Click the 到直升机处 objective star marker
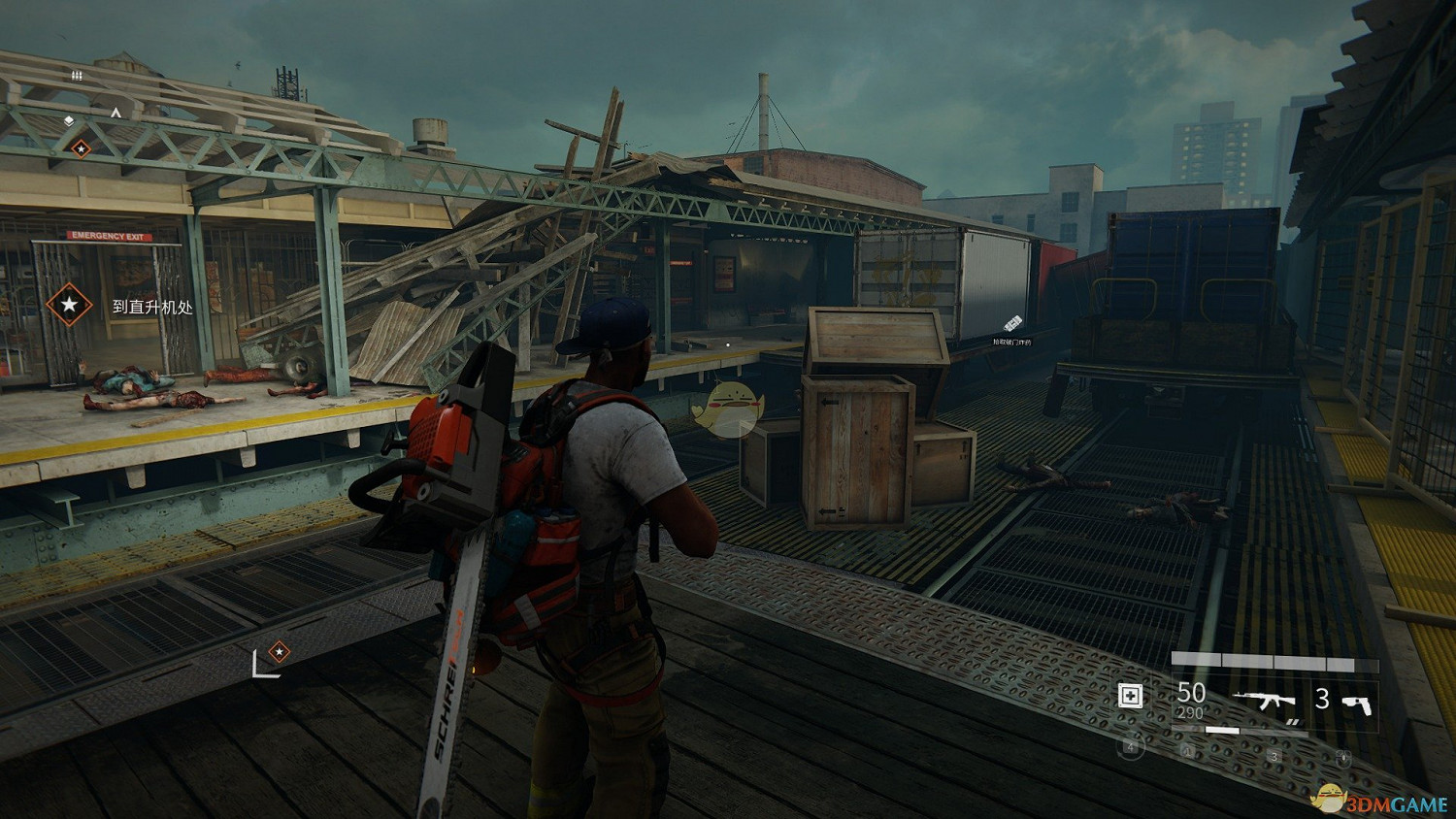The width and height of the screenshot is (1456, 819). coord(69,305)
